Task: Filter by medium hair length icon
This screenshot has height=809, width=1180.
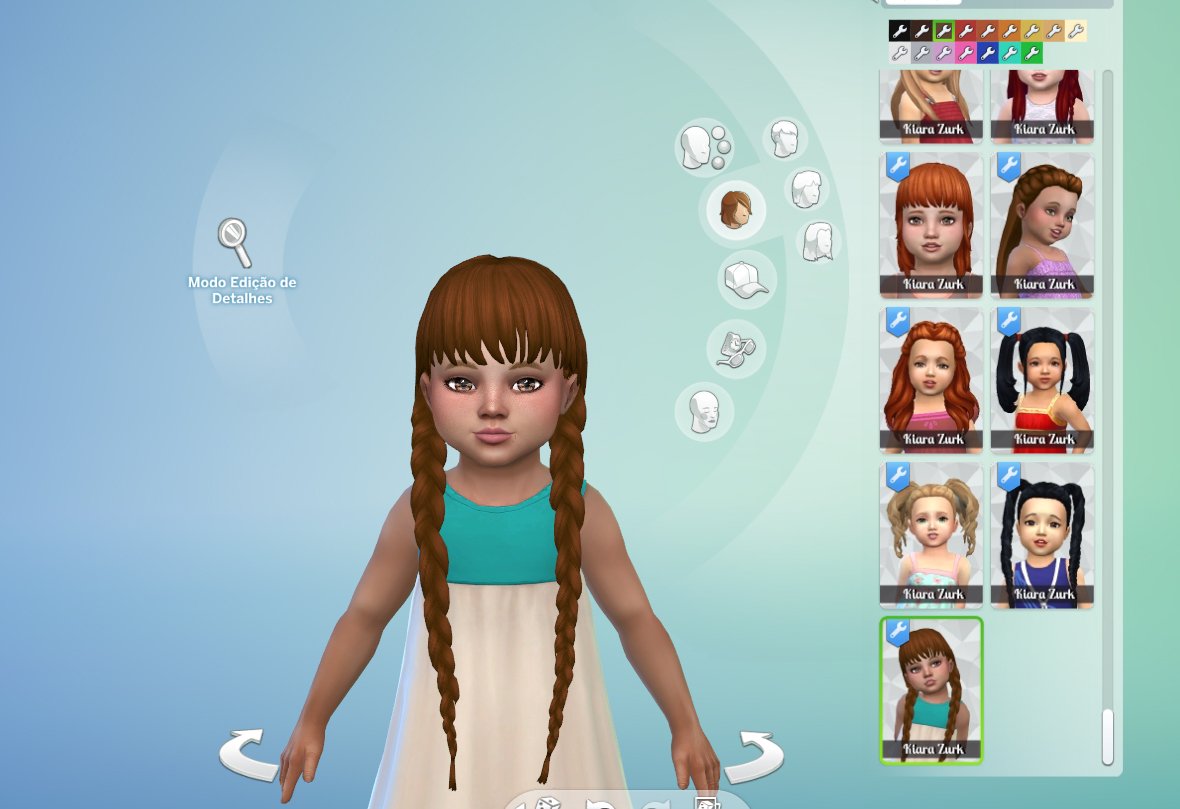Action: (x=806, y=188)
